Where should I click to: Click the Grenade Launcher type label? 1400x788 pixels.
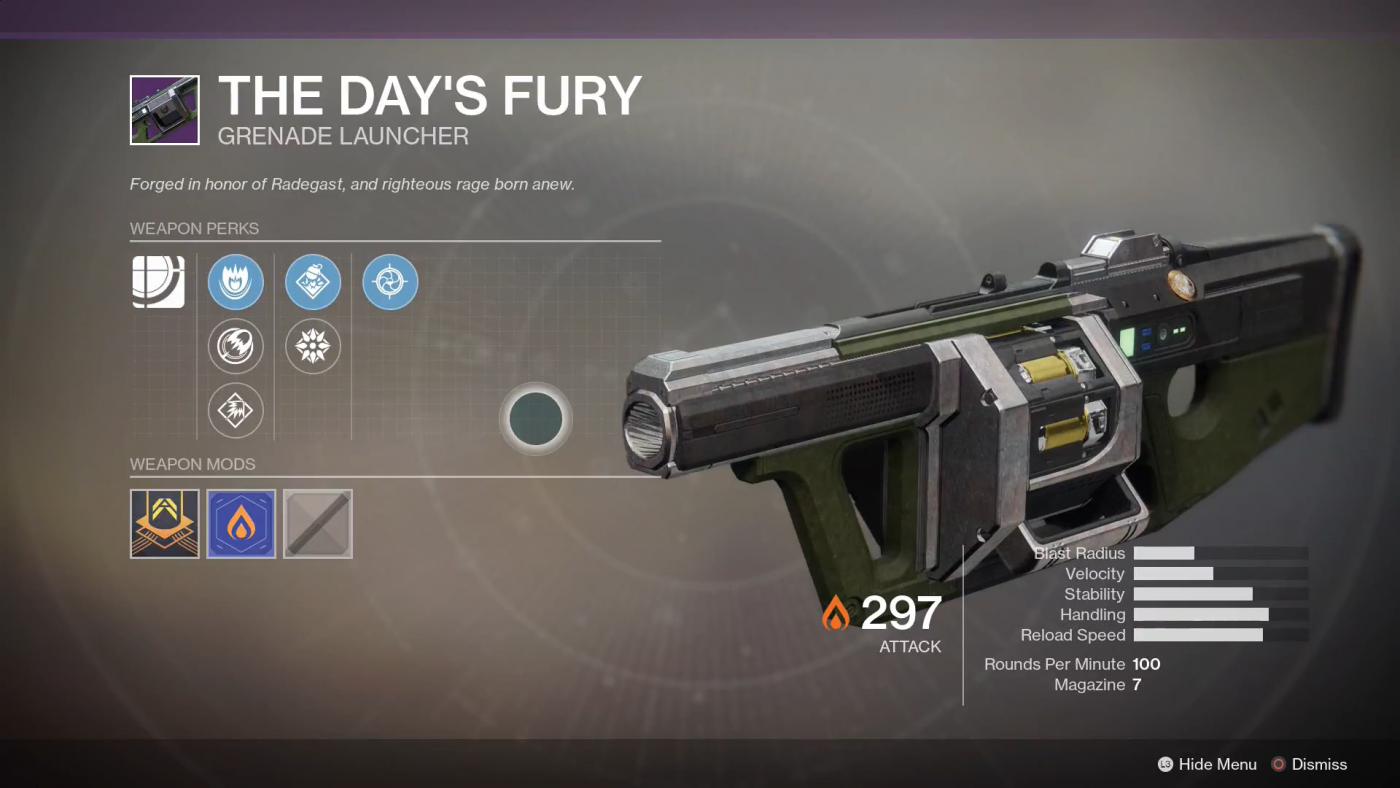(x=343, y=136)
